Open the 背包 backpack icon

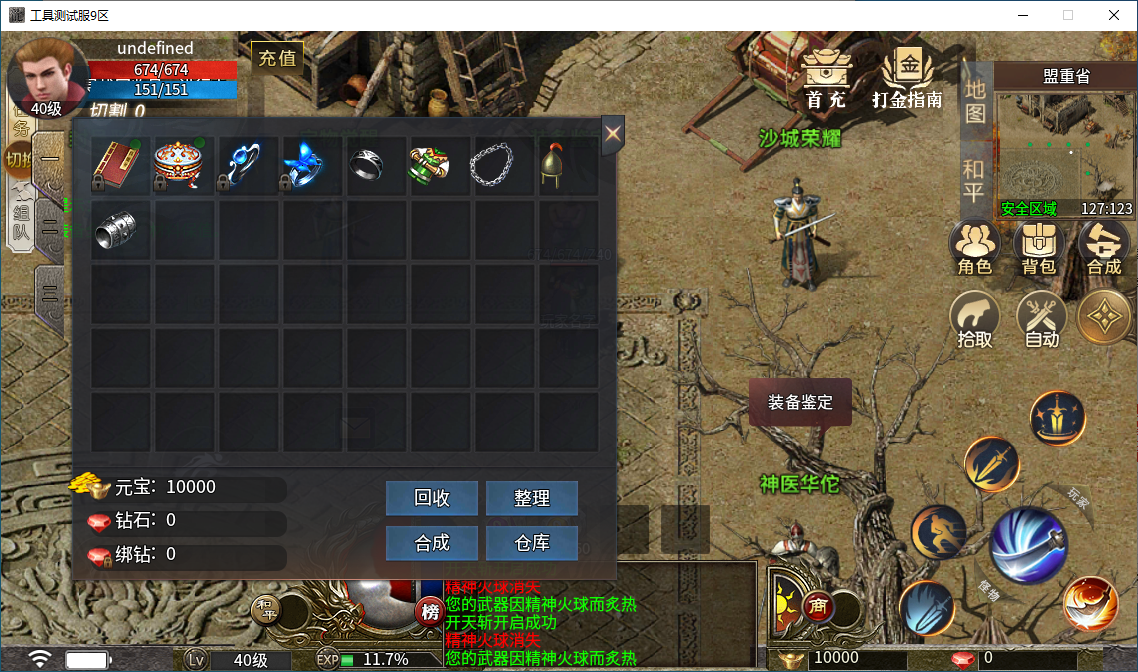tap(1039, 248)
